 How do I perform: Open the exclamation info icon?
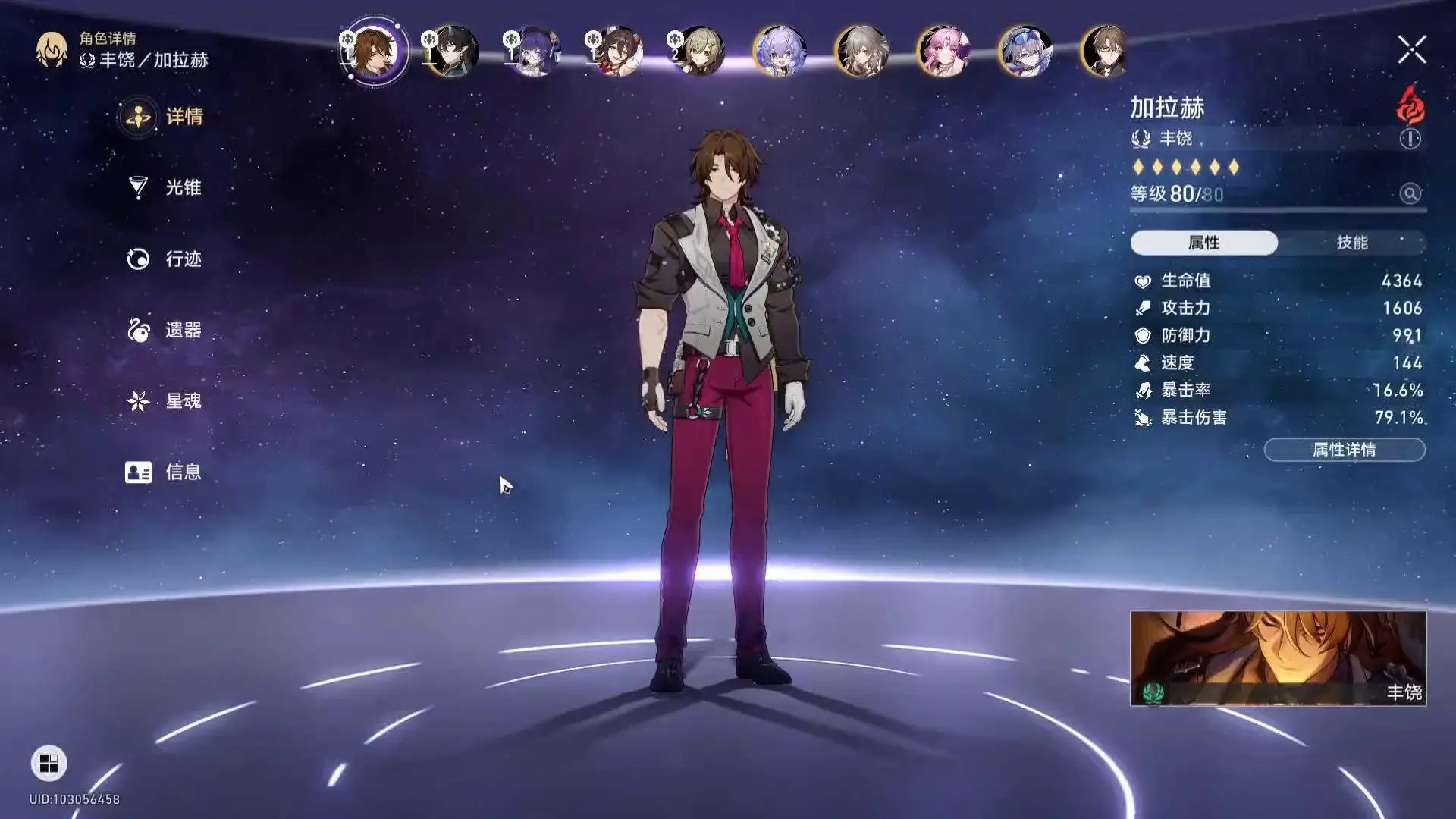(x=1410, y=139)
